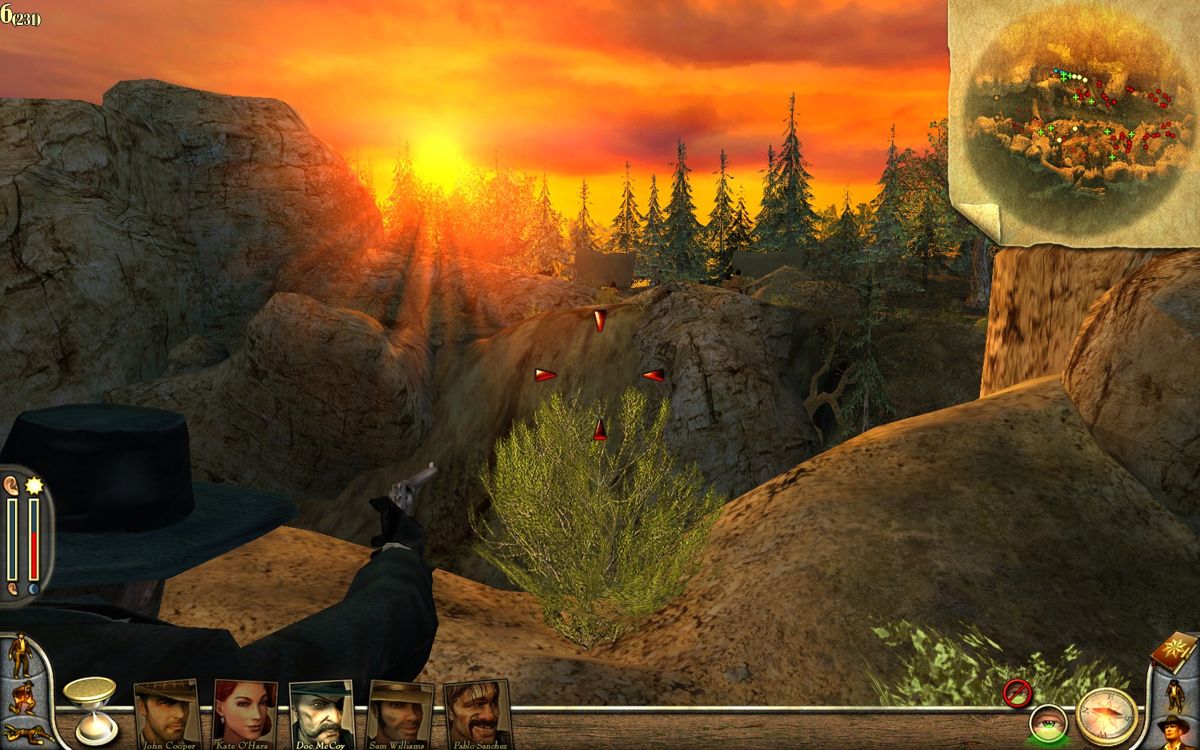Image resolution: width=1200 pixels, height=750 pixels.
Task: Set the standing posture
Action: pos(19,656)
